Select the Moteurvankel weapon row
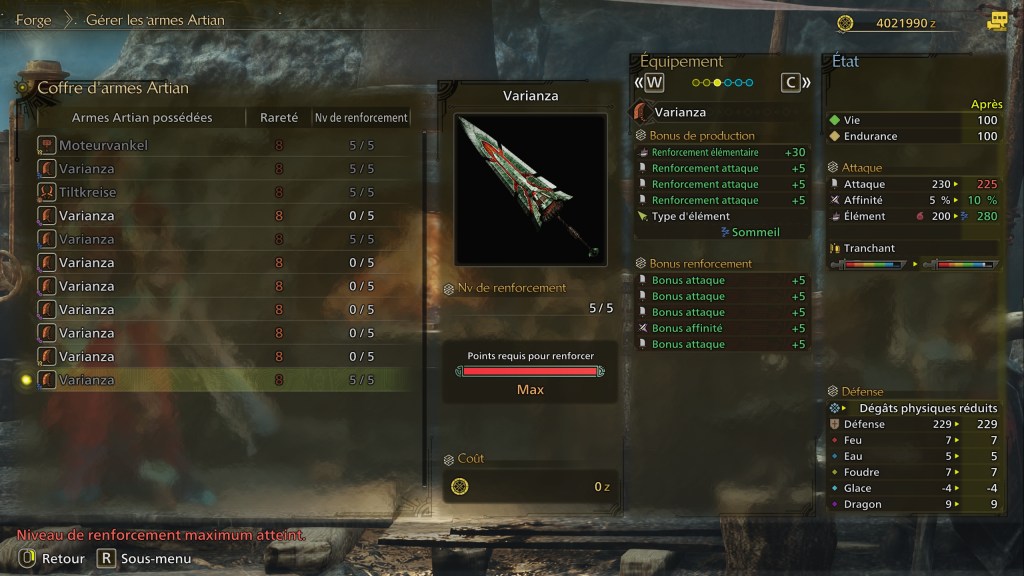 point(224,145)
